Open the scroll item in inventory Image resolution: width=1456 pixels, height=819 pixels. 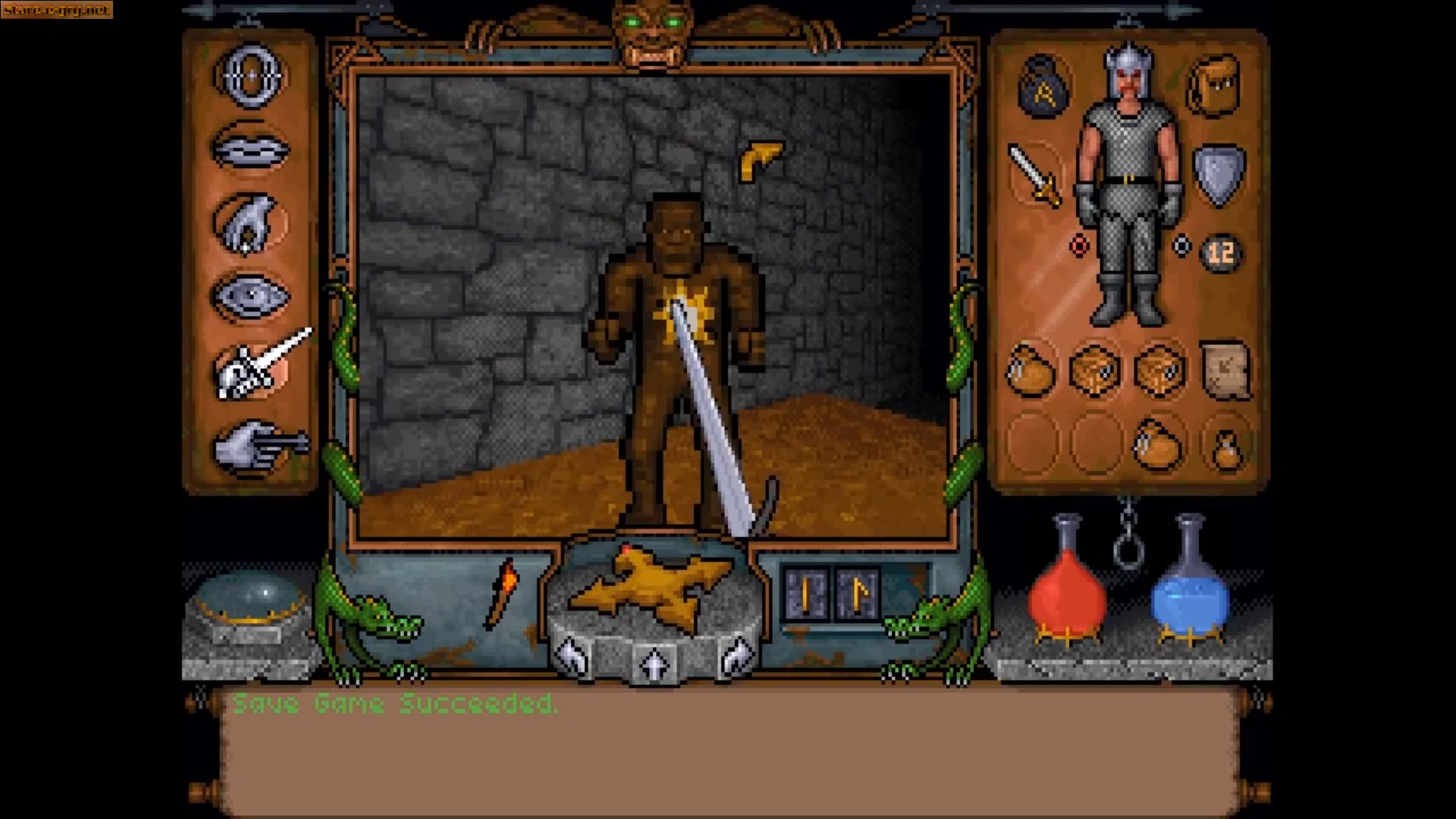(x=1222, y=370)
